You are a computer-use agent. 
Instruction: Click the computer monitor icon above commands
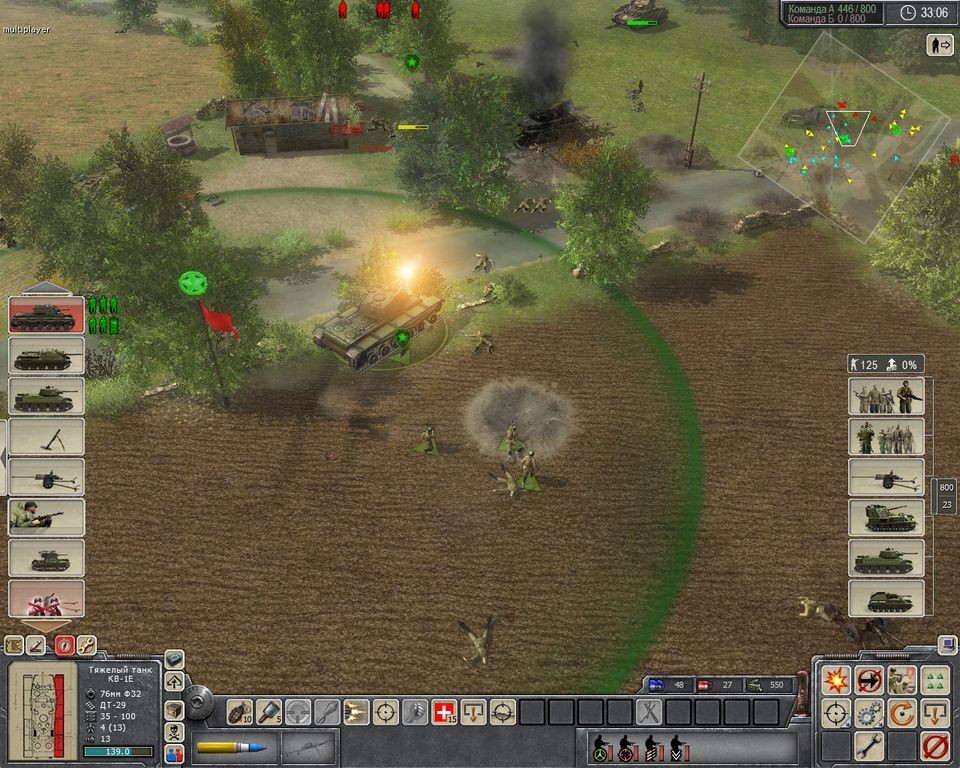point(946,644)
